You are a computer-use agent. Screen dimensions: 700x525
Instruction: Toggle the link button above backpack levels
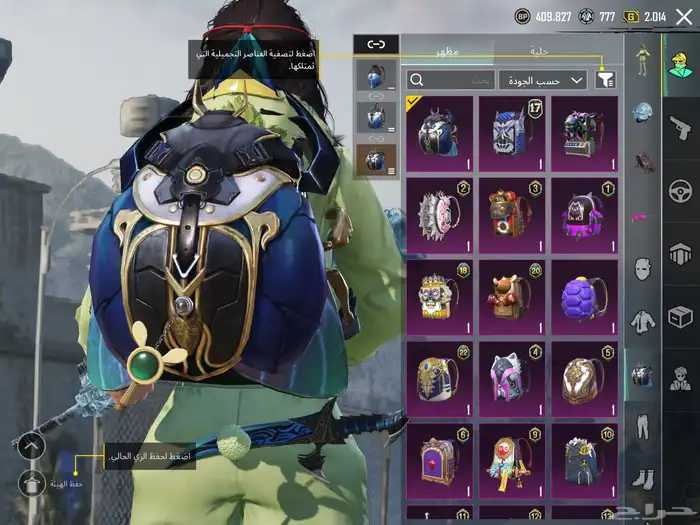pos(376,43)
